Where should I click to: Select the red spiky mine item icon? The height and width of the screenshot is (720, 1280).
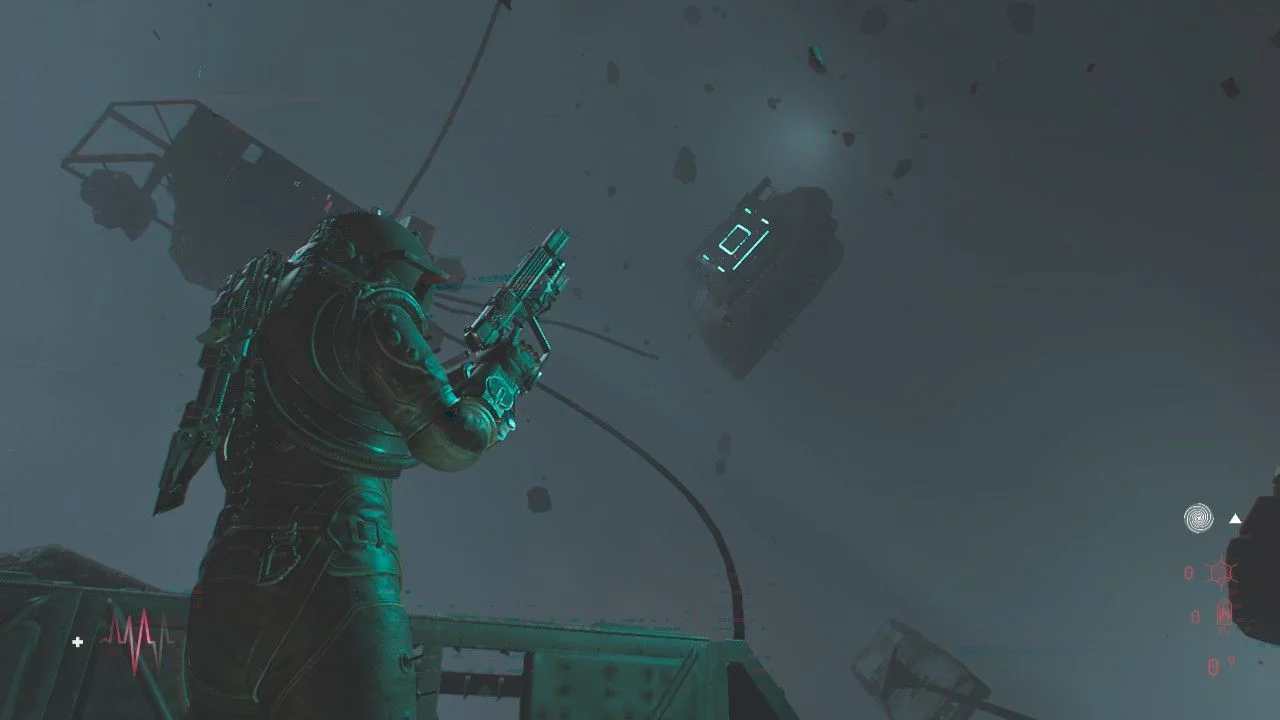point(1221,573)
